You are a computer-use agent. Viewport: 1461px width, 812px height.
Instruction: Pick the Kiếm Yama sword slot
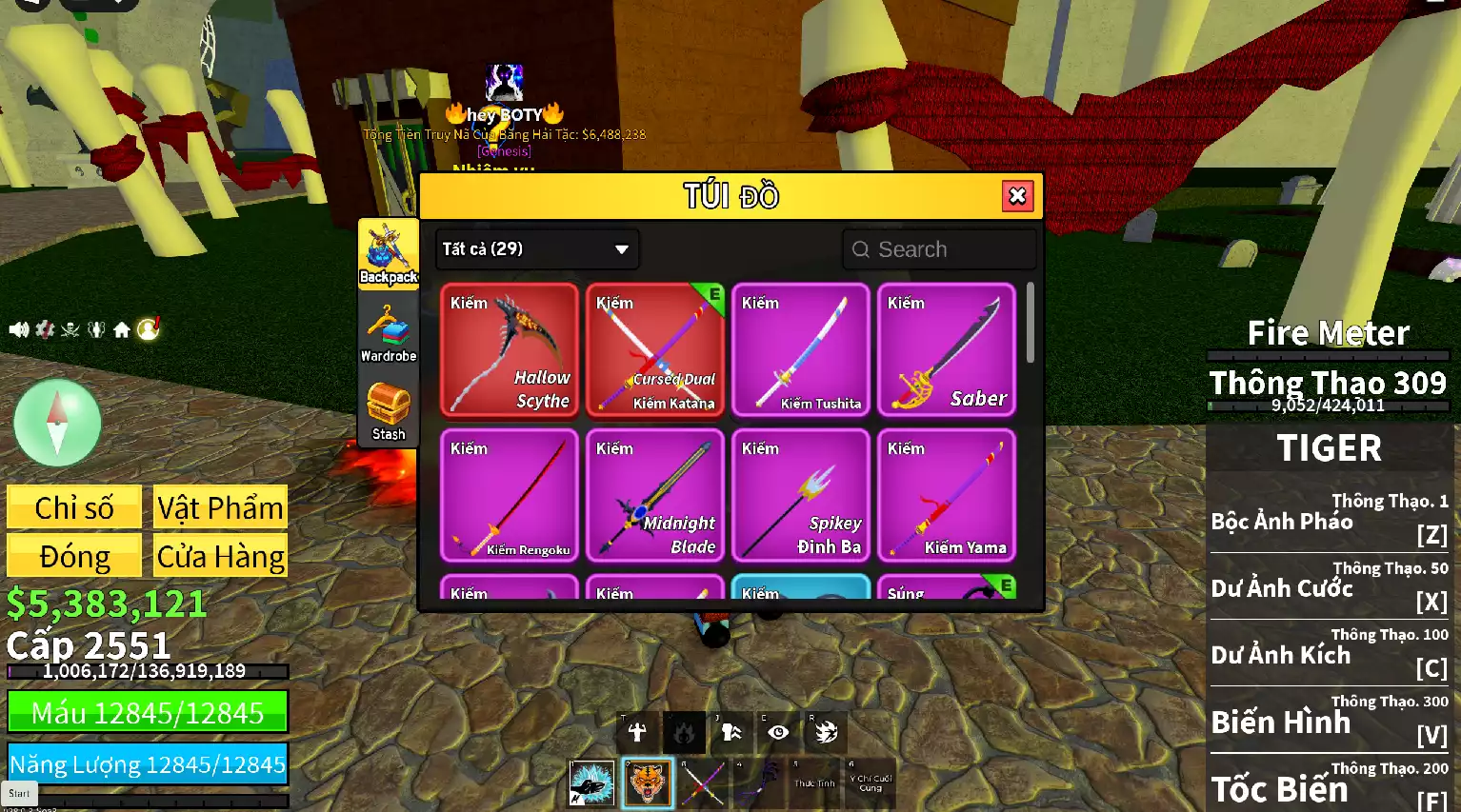pyautogui.click(x=947, y=496)
